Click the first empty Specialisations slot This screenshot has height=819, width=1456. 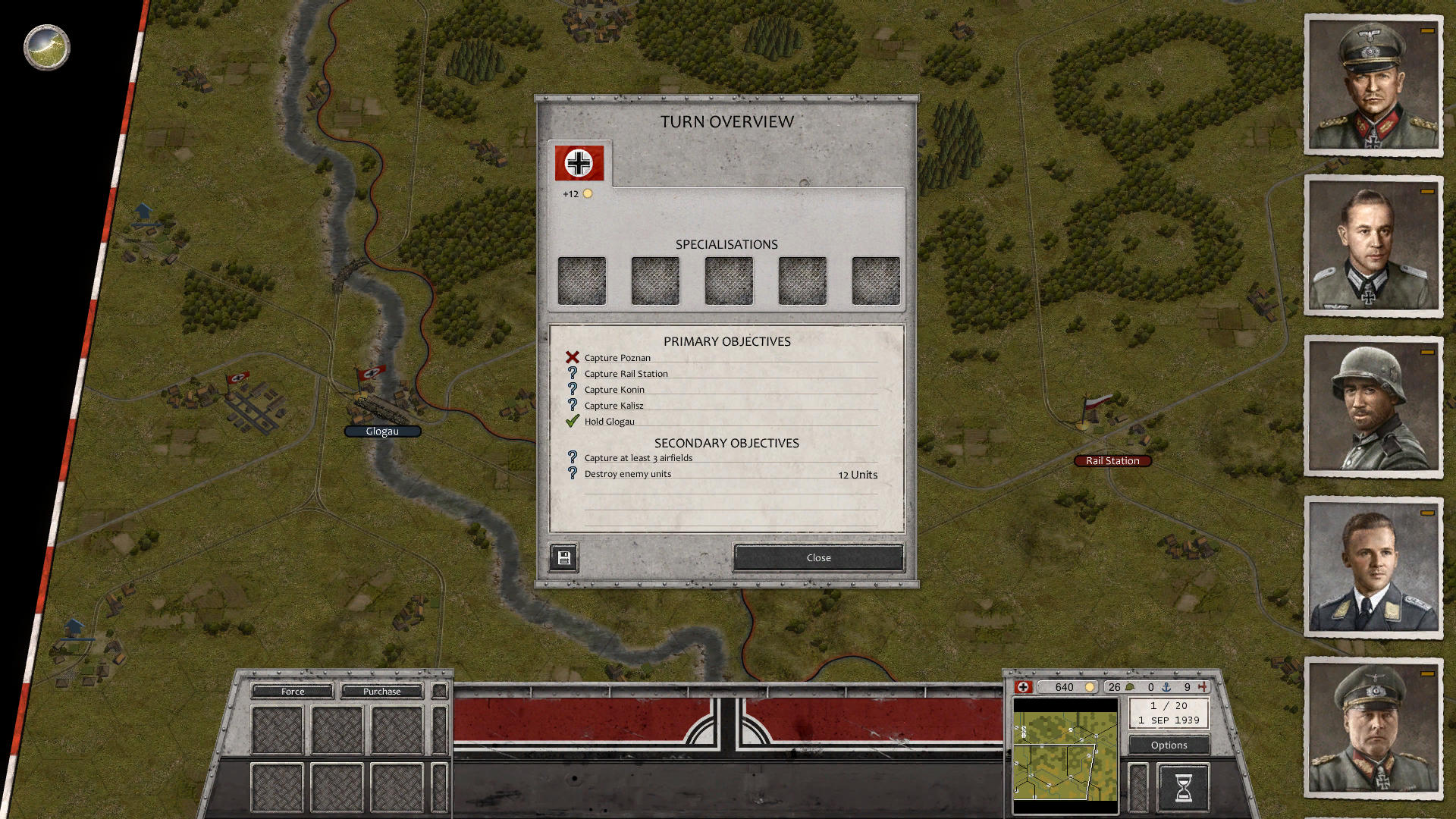click(582, 280)
